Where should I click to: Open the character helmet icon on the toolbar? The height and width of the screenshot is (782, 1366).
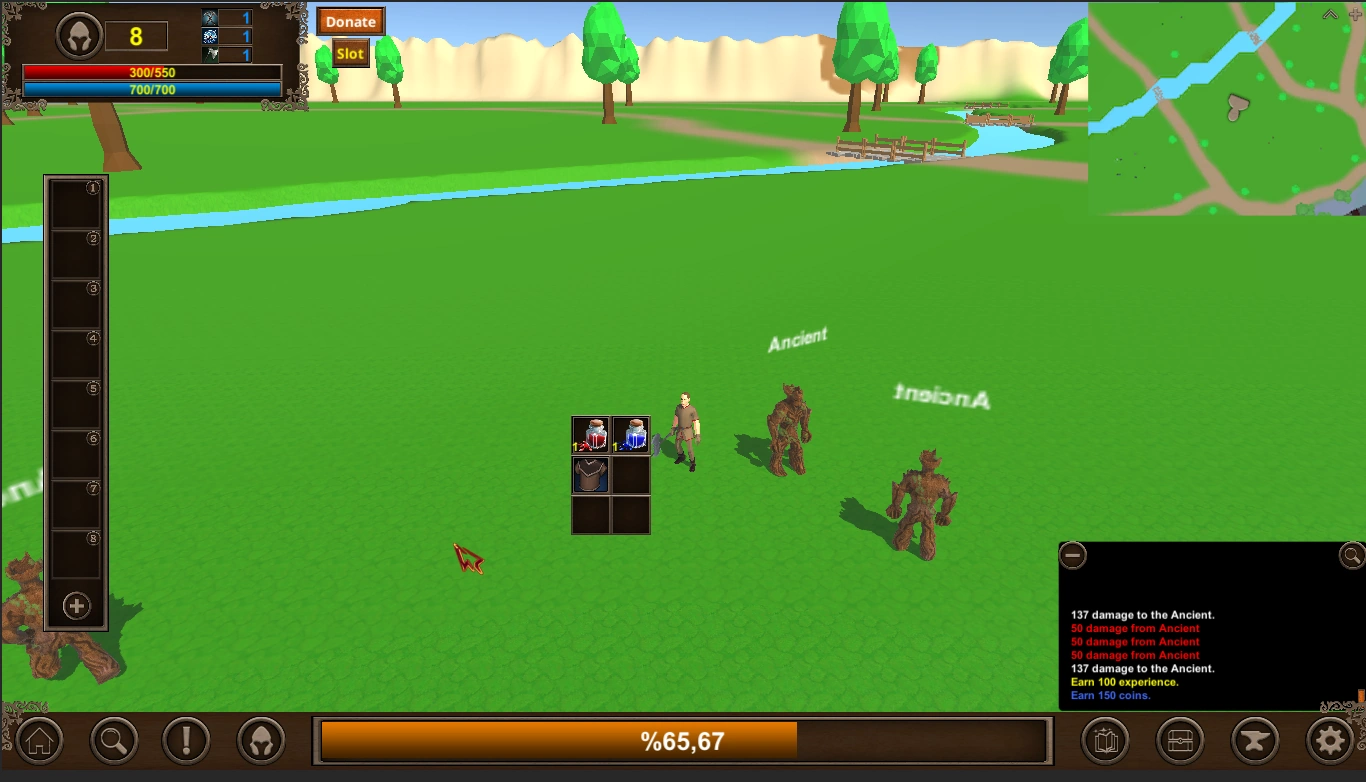261,740
